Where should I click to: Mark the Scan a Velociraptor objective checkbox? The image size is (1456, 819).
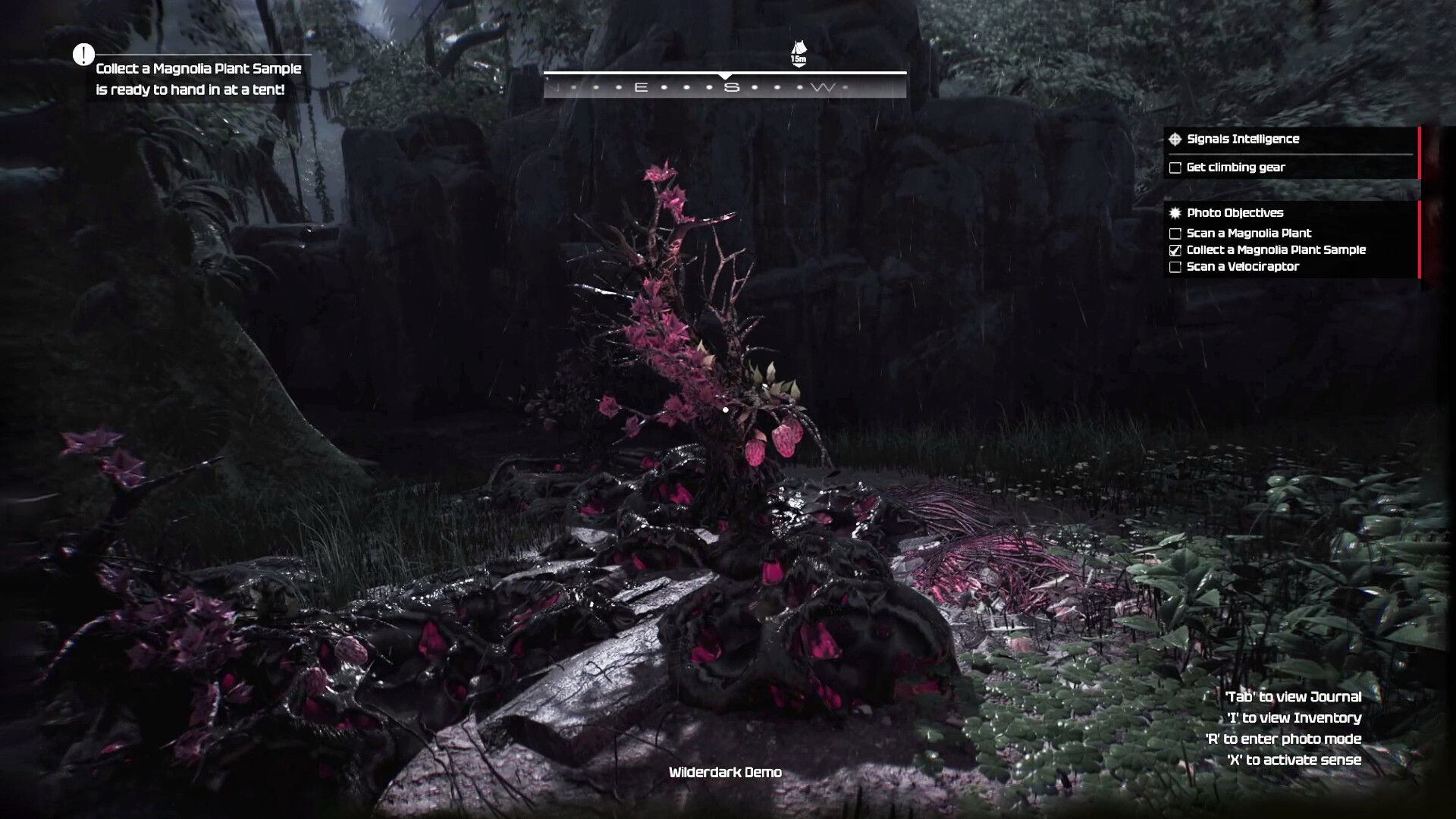[x=1175, y=267]
